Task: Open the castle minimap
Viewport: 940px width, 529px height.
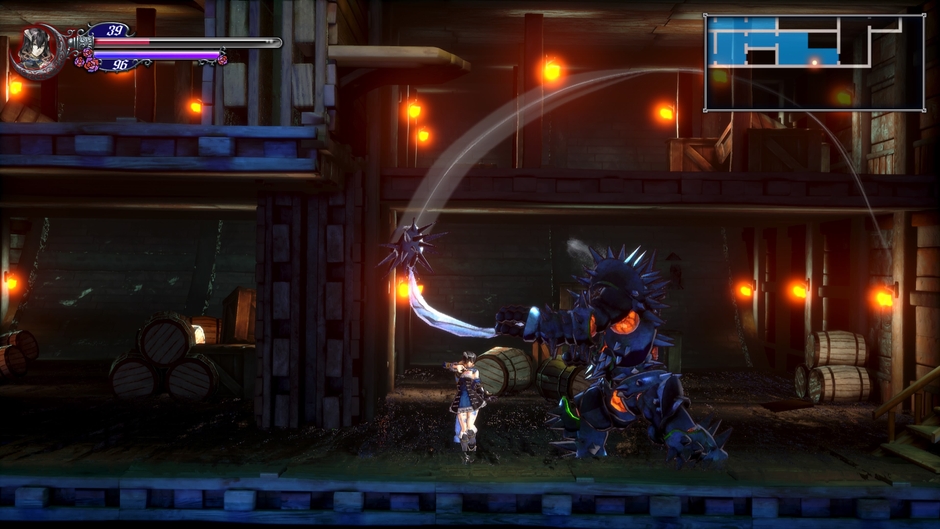Action: [x=813, y=62]
